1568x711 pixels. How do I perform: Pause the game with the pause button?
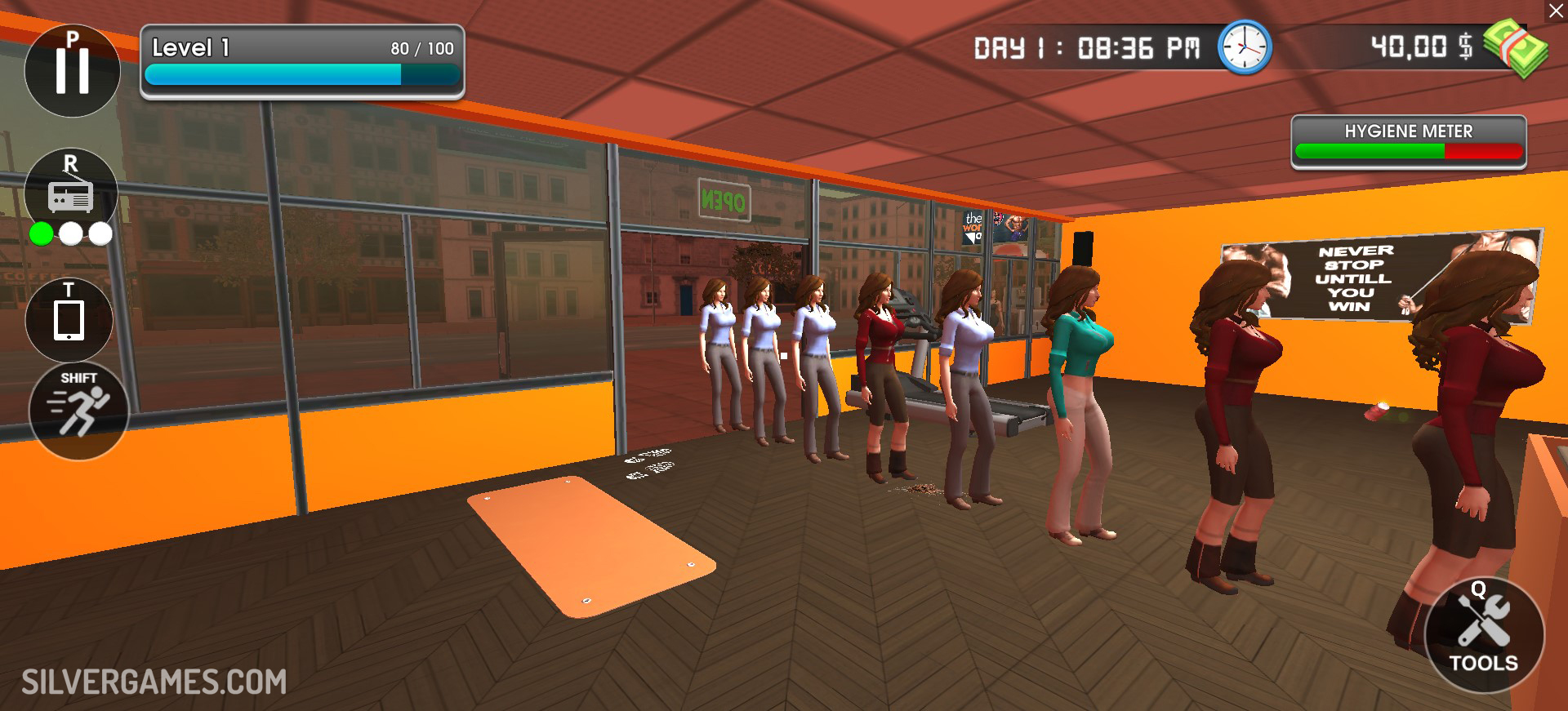[x=72, y=70]
